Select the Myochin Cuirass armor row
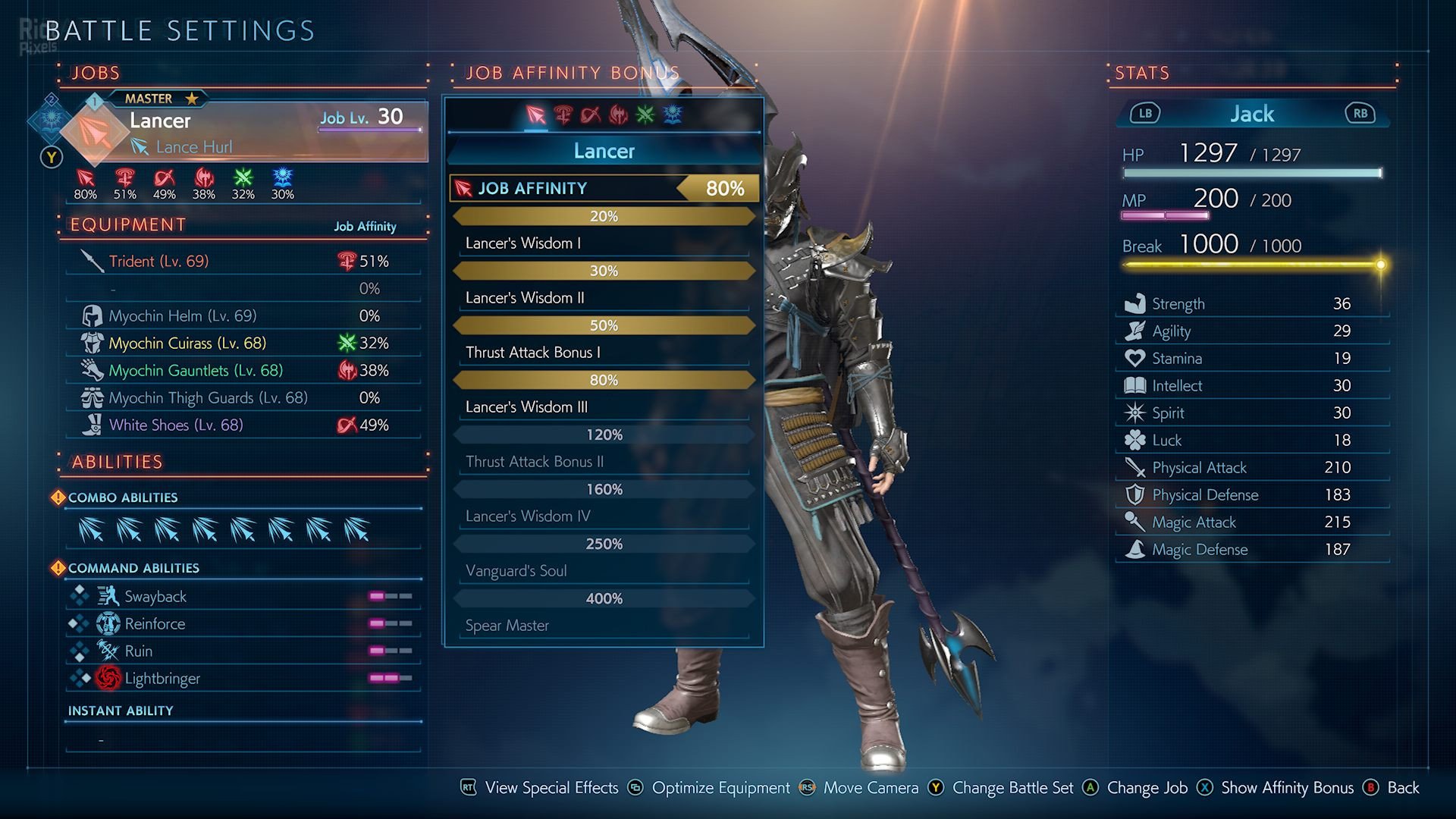Viewport: 1456px width, 819px height. pos(243,344)
